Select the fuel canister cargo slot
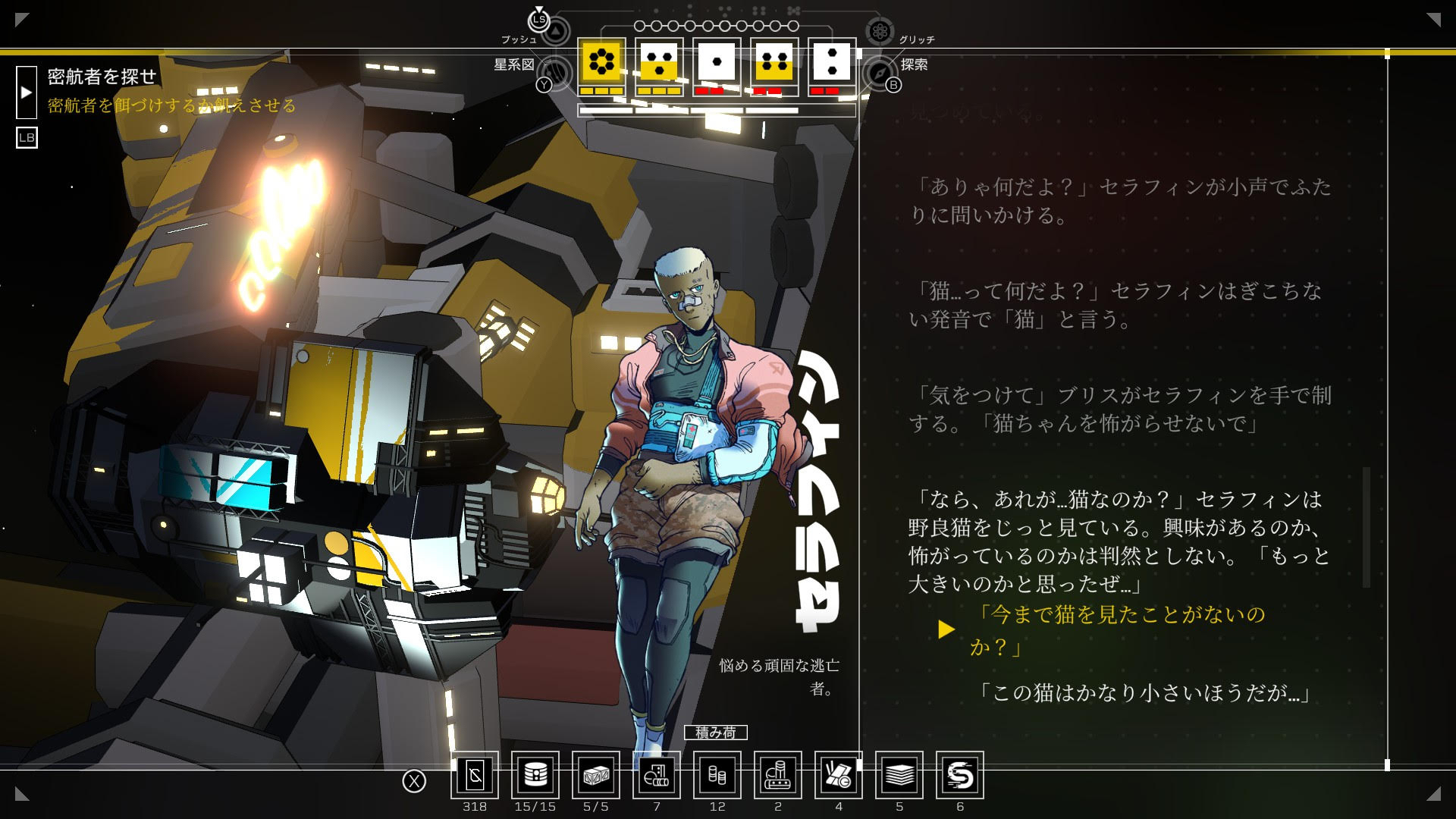The image size is (1456, 819). (535, 775)
